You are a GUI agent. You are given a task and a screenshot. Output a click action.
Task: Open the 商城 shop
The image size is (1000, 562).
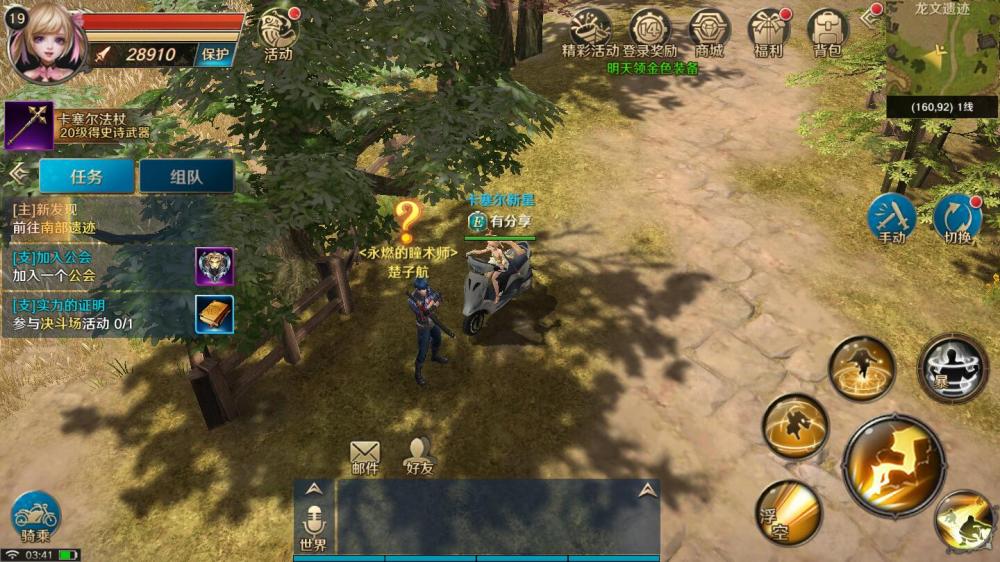click(709, 32)
